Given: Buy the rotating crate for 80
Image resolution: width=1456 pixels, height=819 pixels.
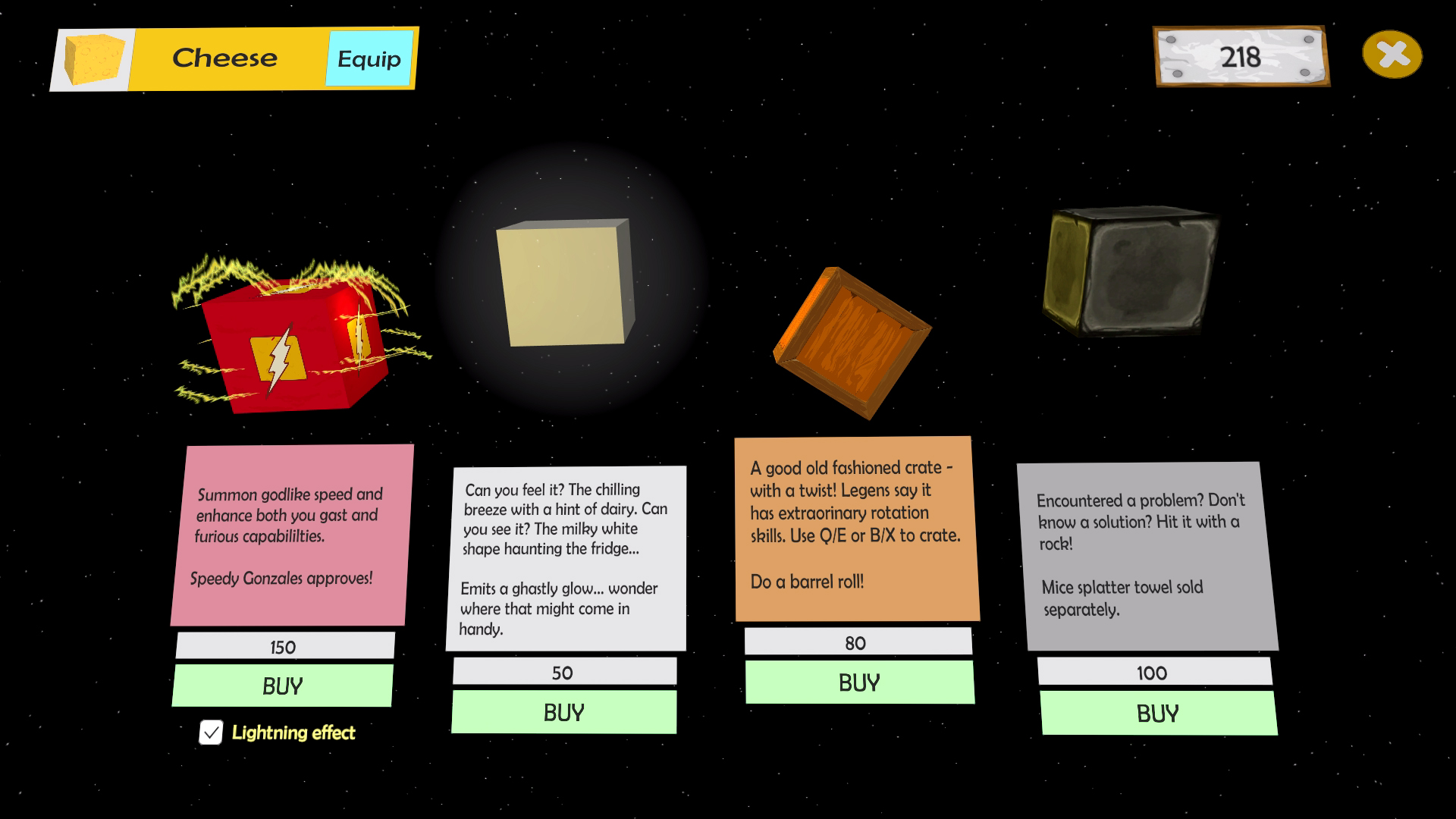Looking at the screenshot, I should [858, 681].
